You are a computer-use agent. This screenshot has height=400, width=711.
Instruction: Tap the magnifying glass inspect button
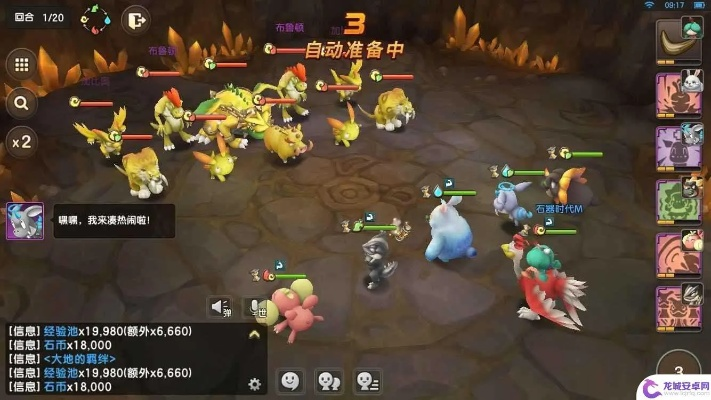click(x=20, y=102)
